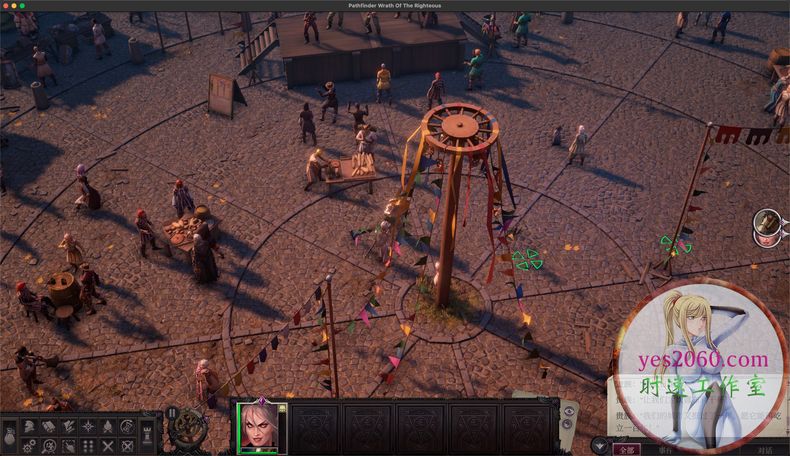This screenshot has height=456, width=790.
Task: Select the white-haired character portrait
Action: (260, 427)
